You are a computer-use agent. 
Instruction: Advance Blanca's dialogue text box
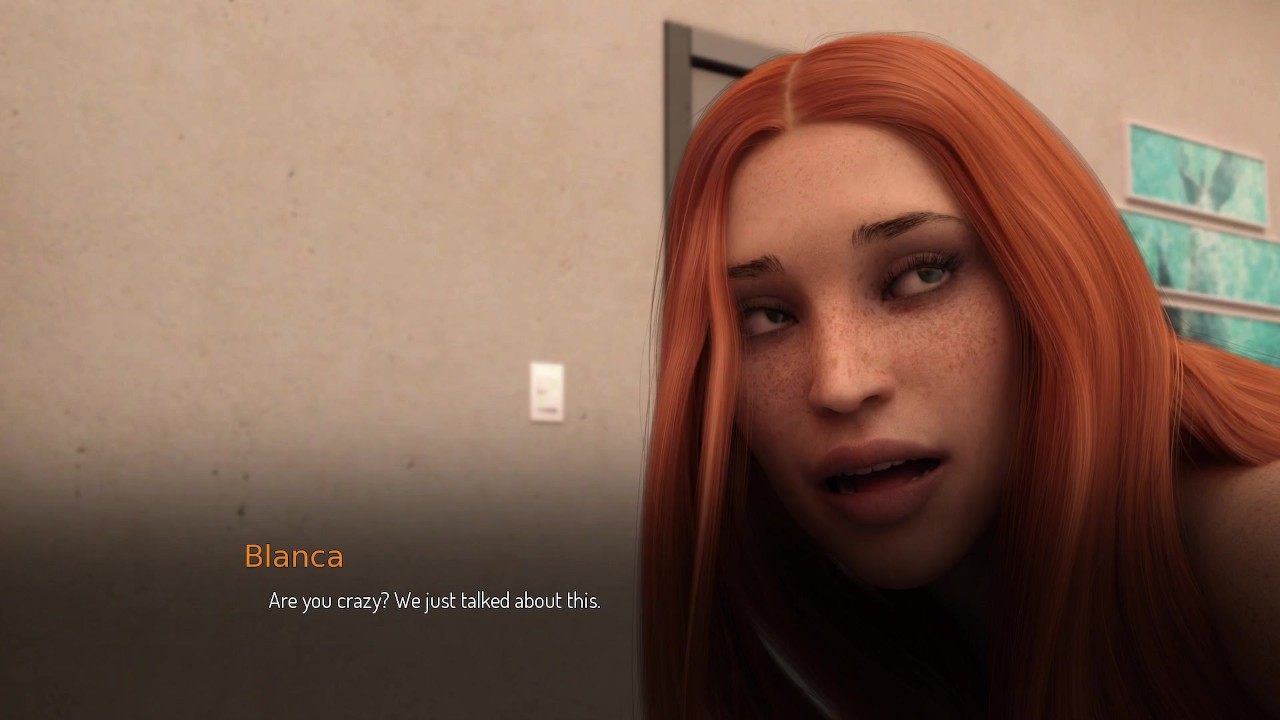pos(434,601)
